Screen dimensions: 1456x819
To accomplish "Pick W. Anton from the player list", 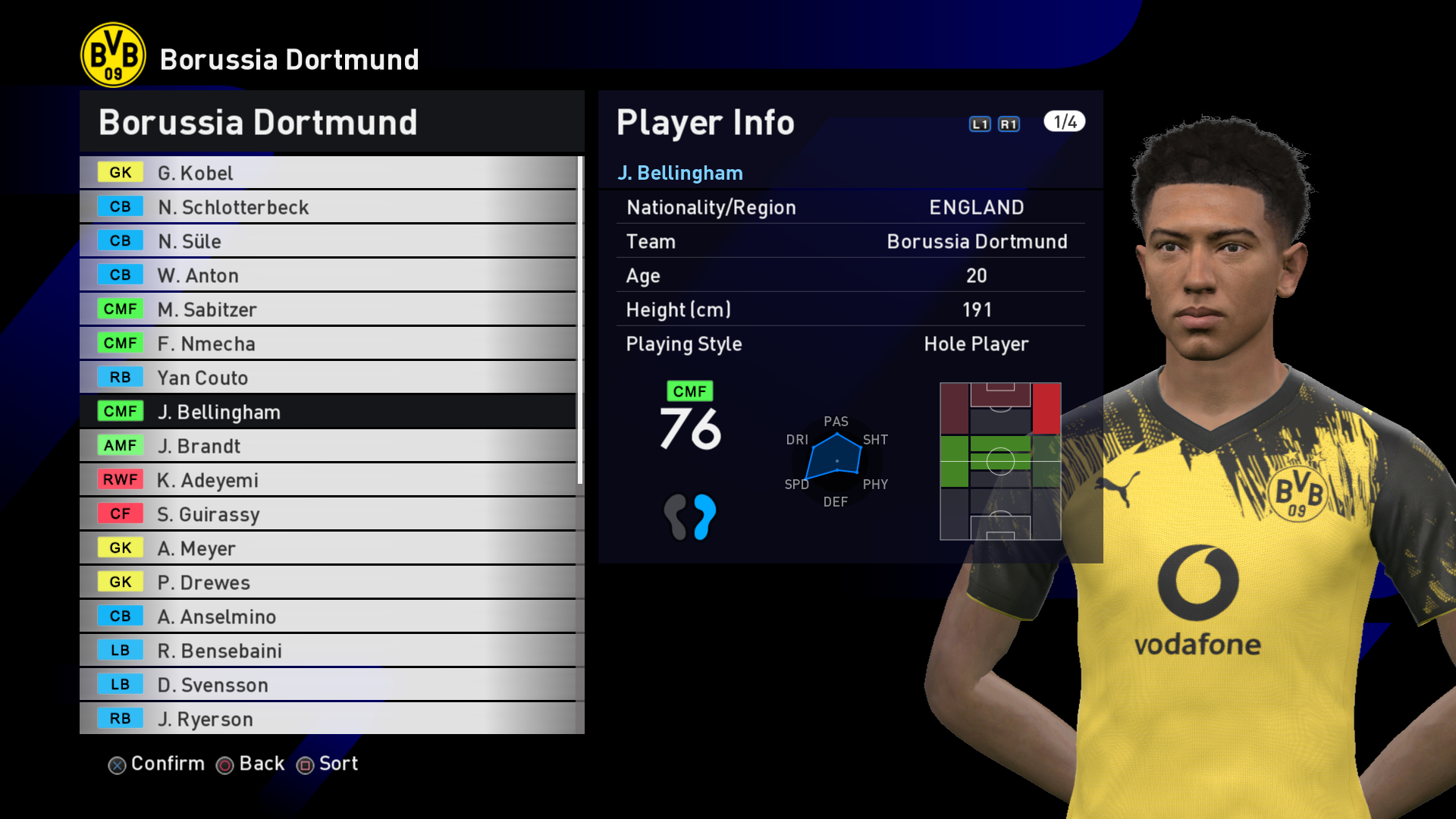I will pos(328,275).
